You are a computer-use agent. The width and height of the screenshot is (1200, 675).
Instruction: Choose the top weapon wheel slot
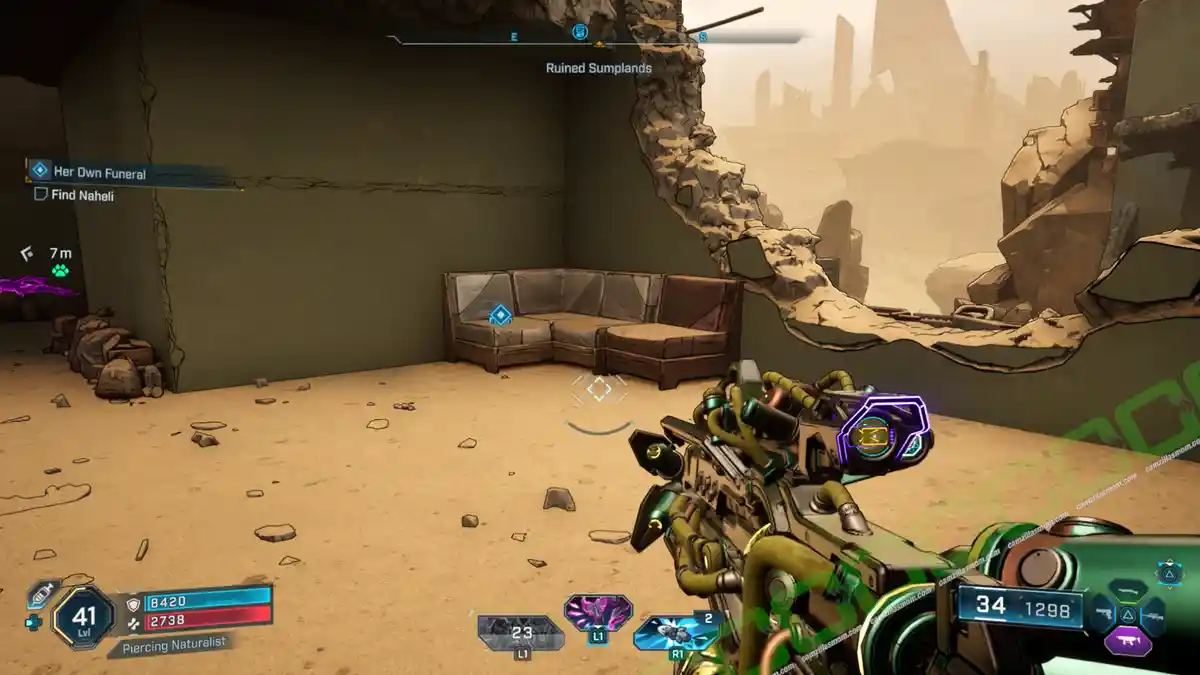pyautogui.click(x=1127, y=593)
